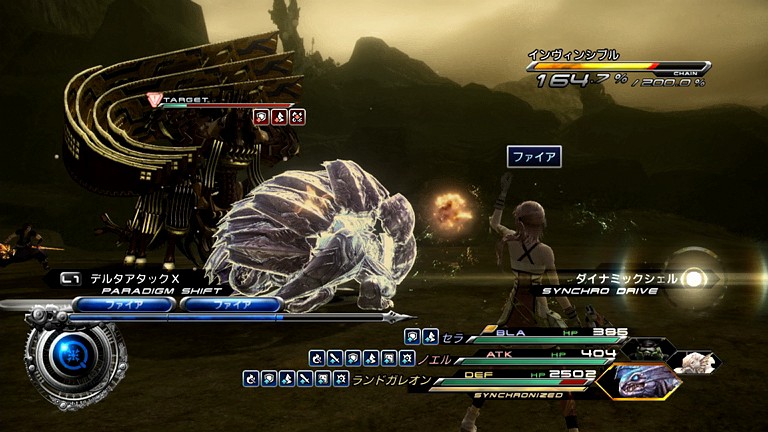Select the red TARGET marker on the enemy

click(x=154, y=99)
